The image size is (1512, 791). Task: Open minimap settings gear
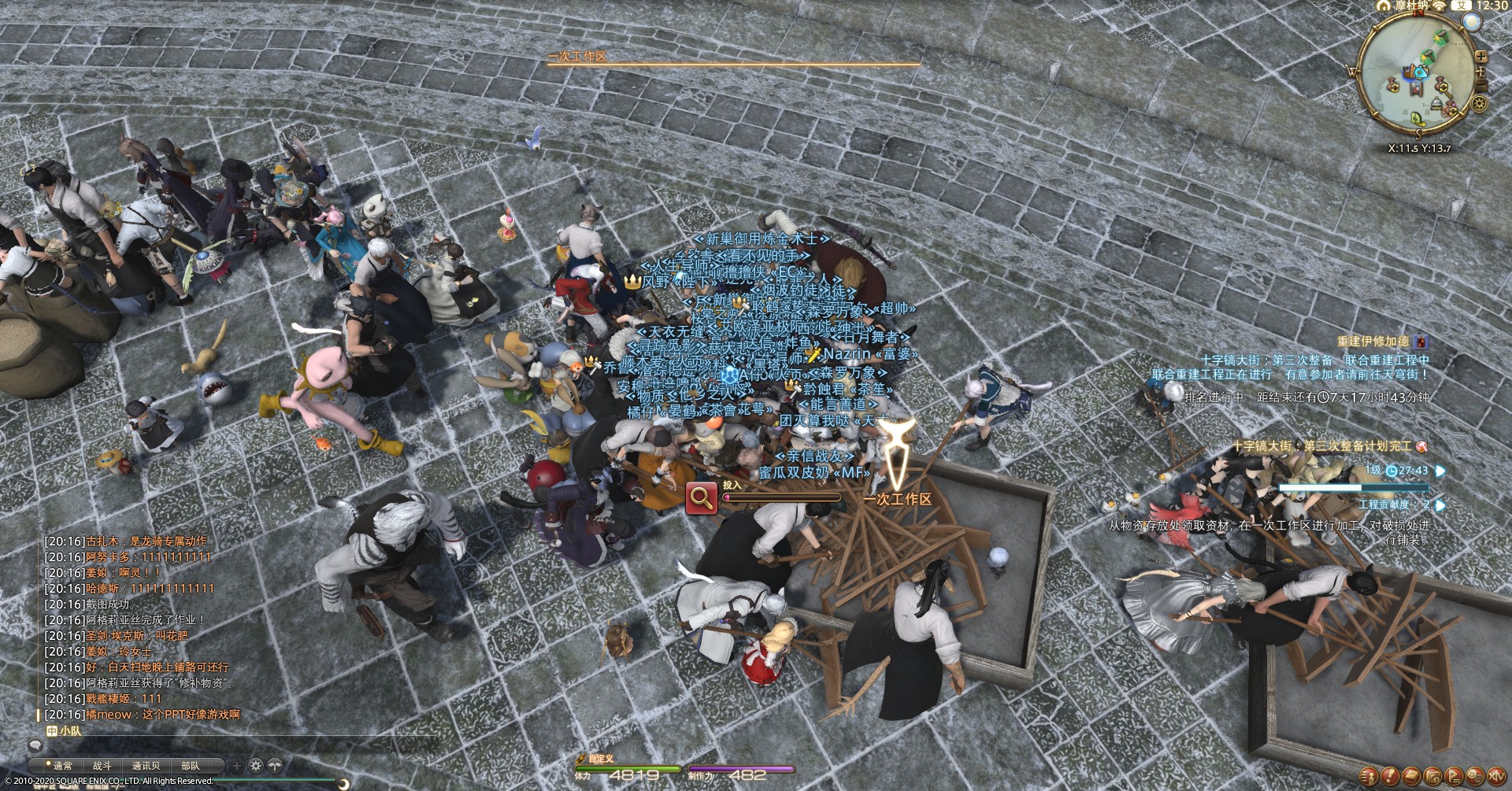pyautogui.click(x=1480, y=105)
